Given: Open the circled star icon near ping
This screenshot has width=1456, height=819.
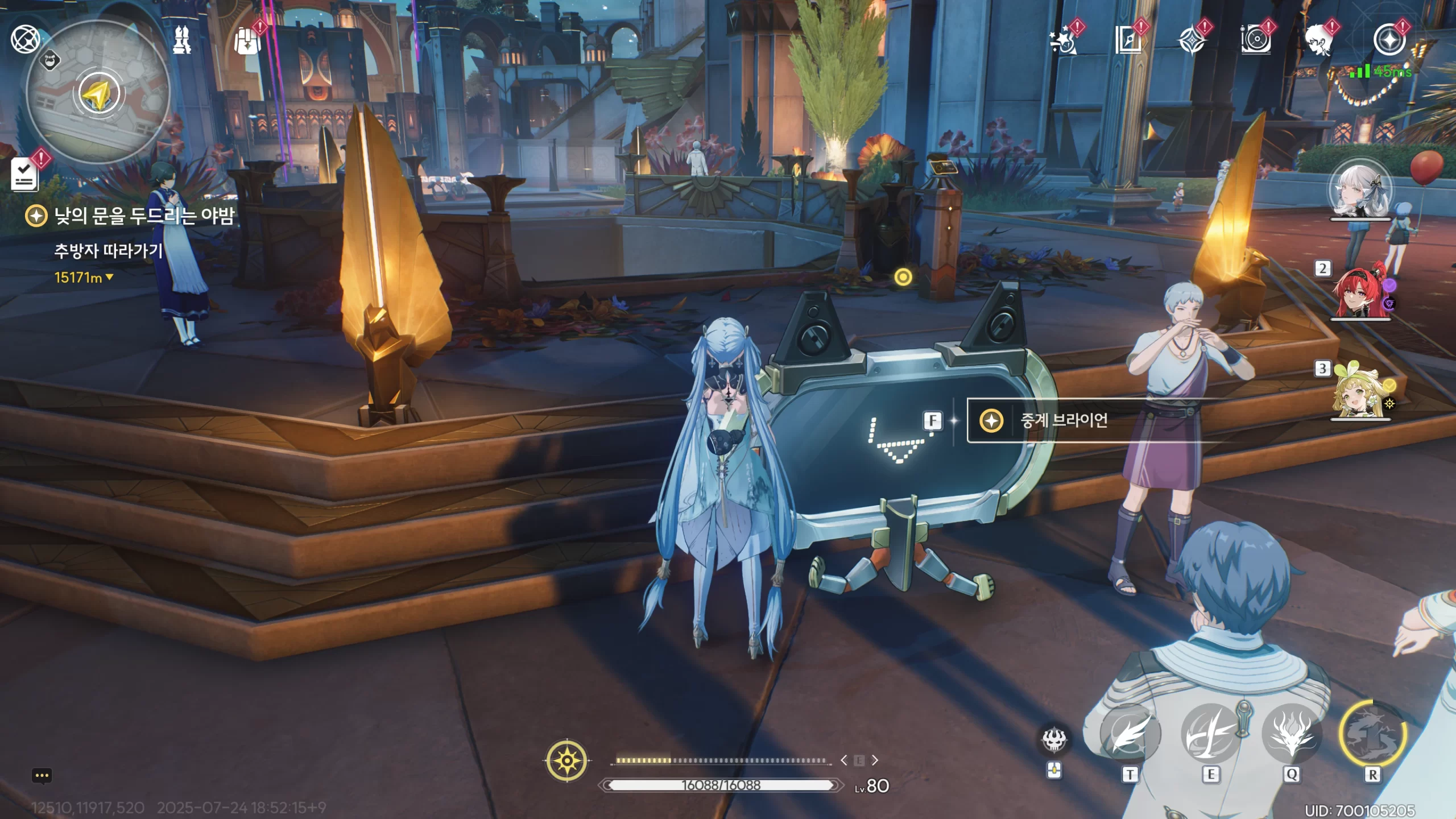Looking at the screenshot, I should click(1388, 40).
